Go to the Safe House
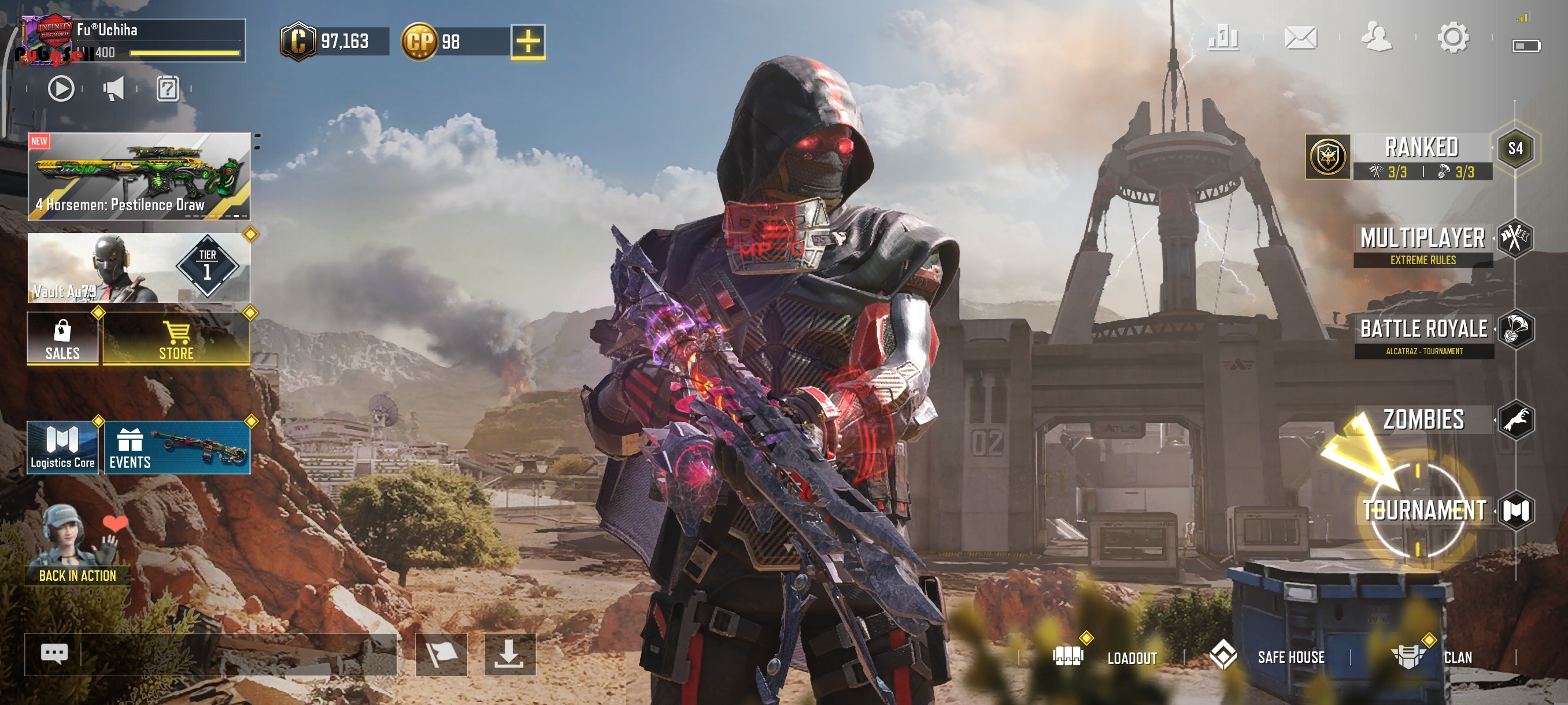The width and height of the screenshot is (1568, 705). click(1269, 657)
